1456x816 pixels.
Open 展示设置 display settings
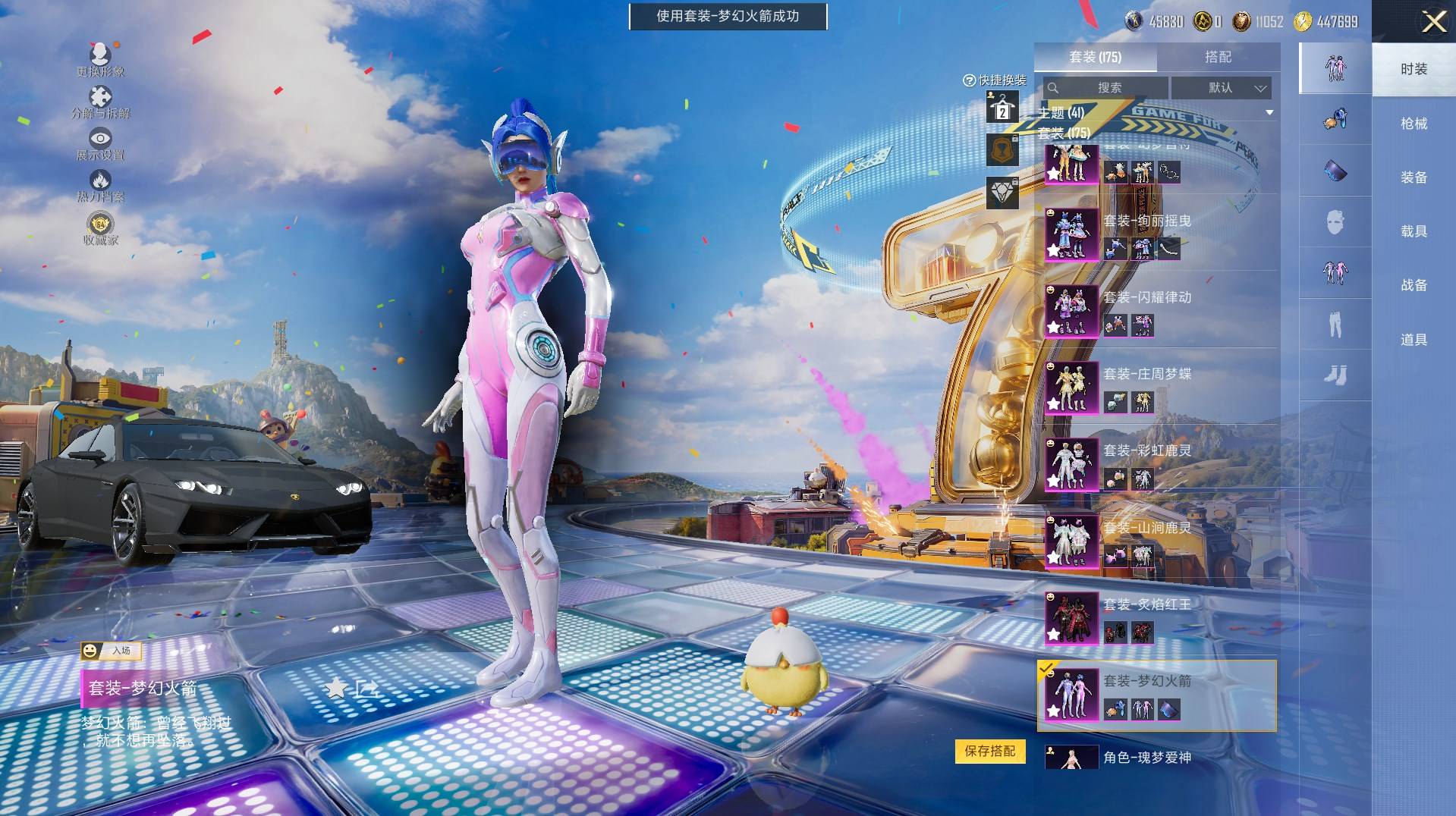[100, 143]
